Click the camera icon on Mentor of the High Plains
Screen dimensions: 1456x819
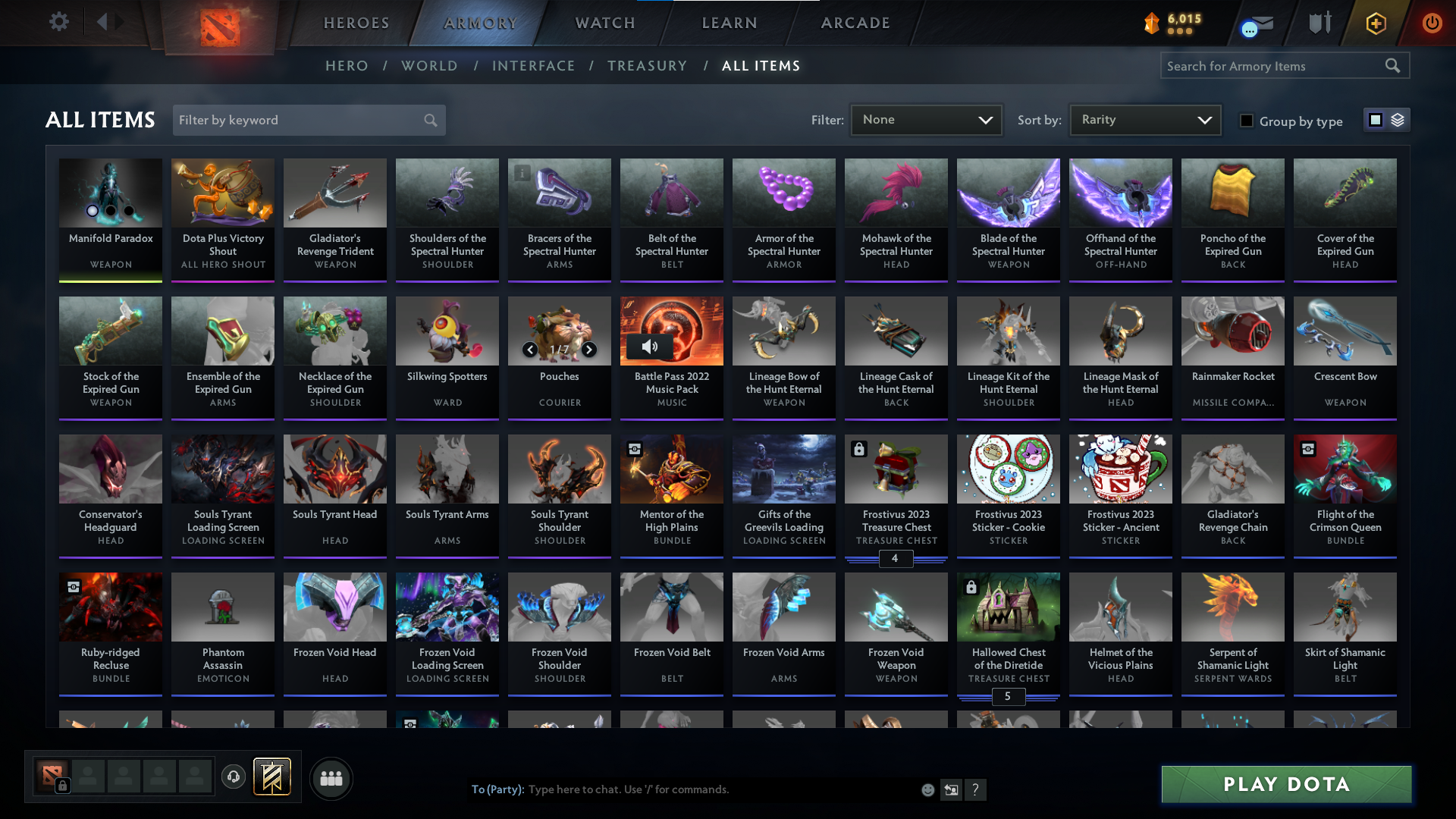(x=634, y=448)
